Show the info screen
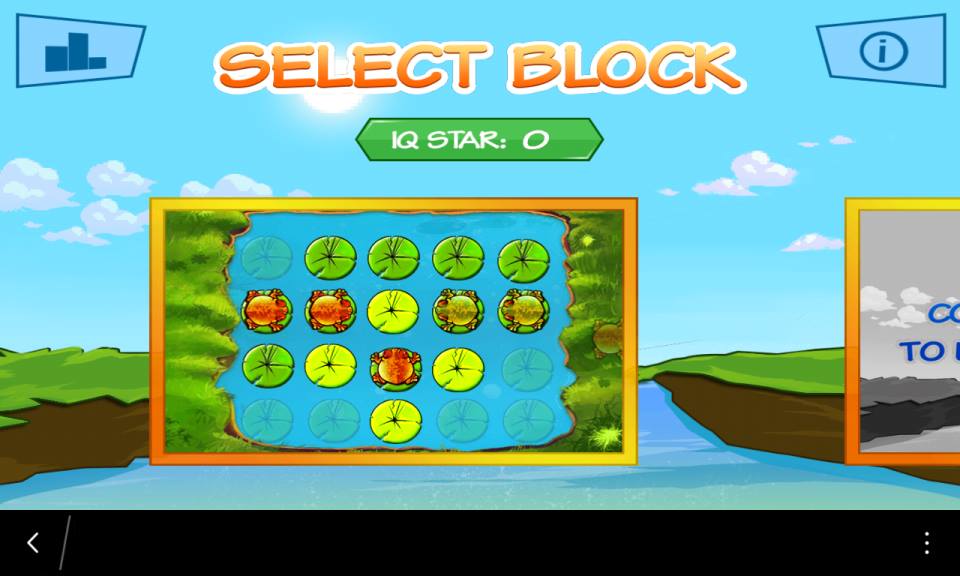 [x=882, y=50]
